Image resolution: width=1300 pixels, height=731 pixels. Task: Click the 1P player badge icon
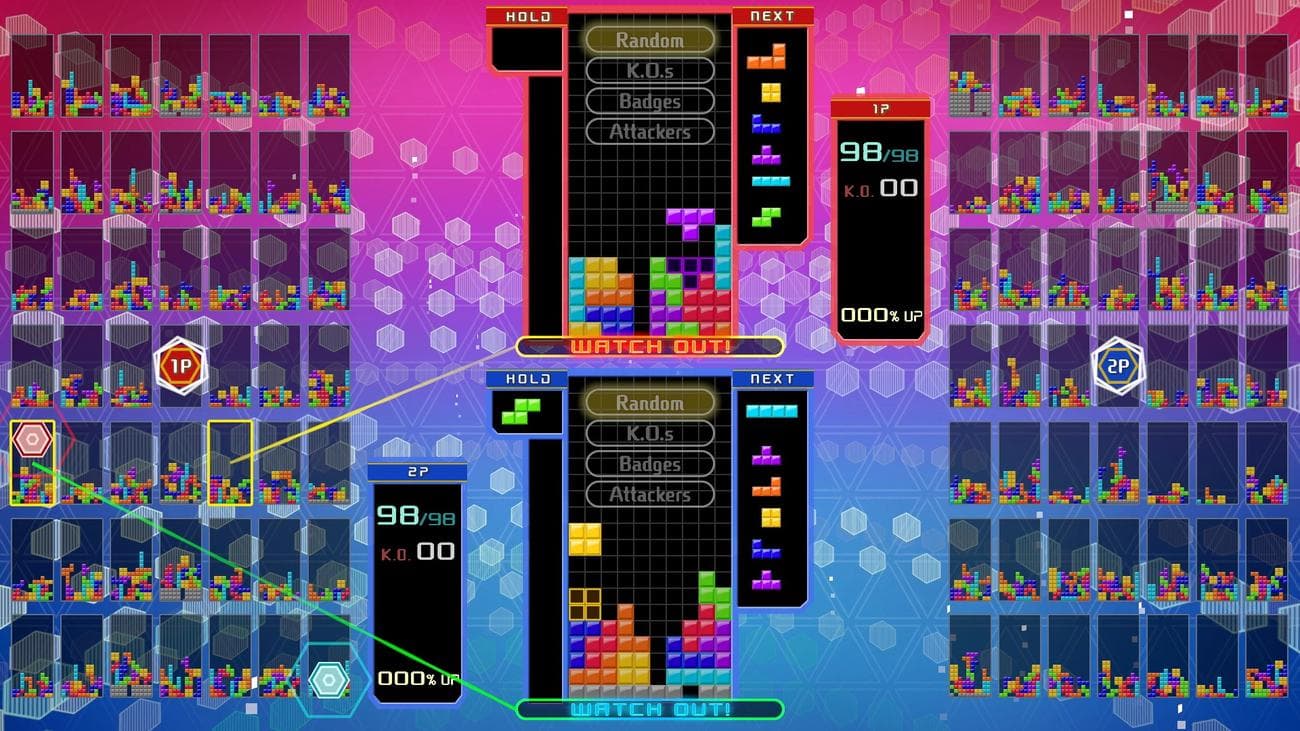point(181,366)
